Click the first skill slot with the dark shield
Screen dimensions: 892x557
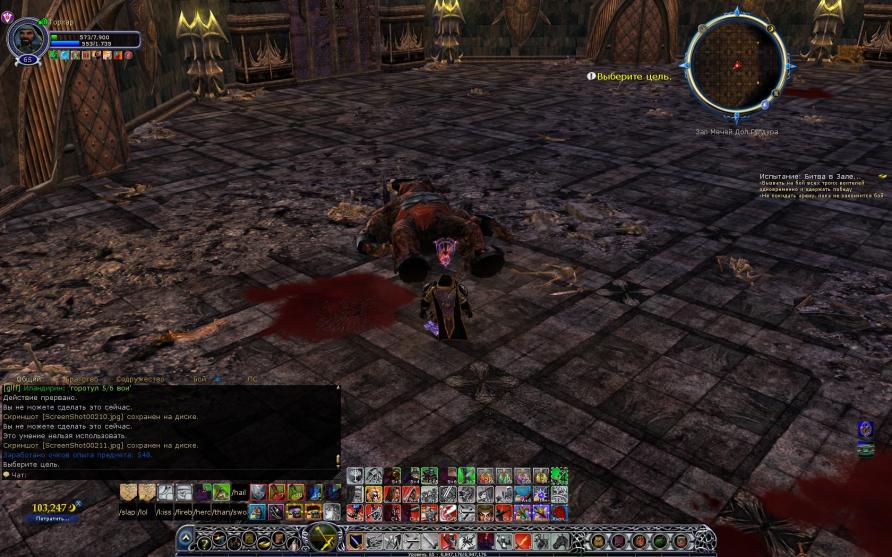pos(355,541)
